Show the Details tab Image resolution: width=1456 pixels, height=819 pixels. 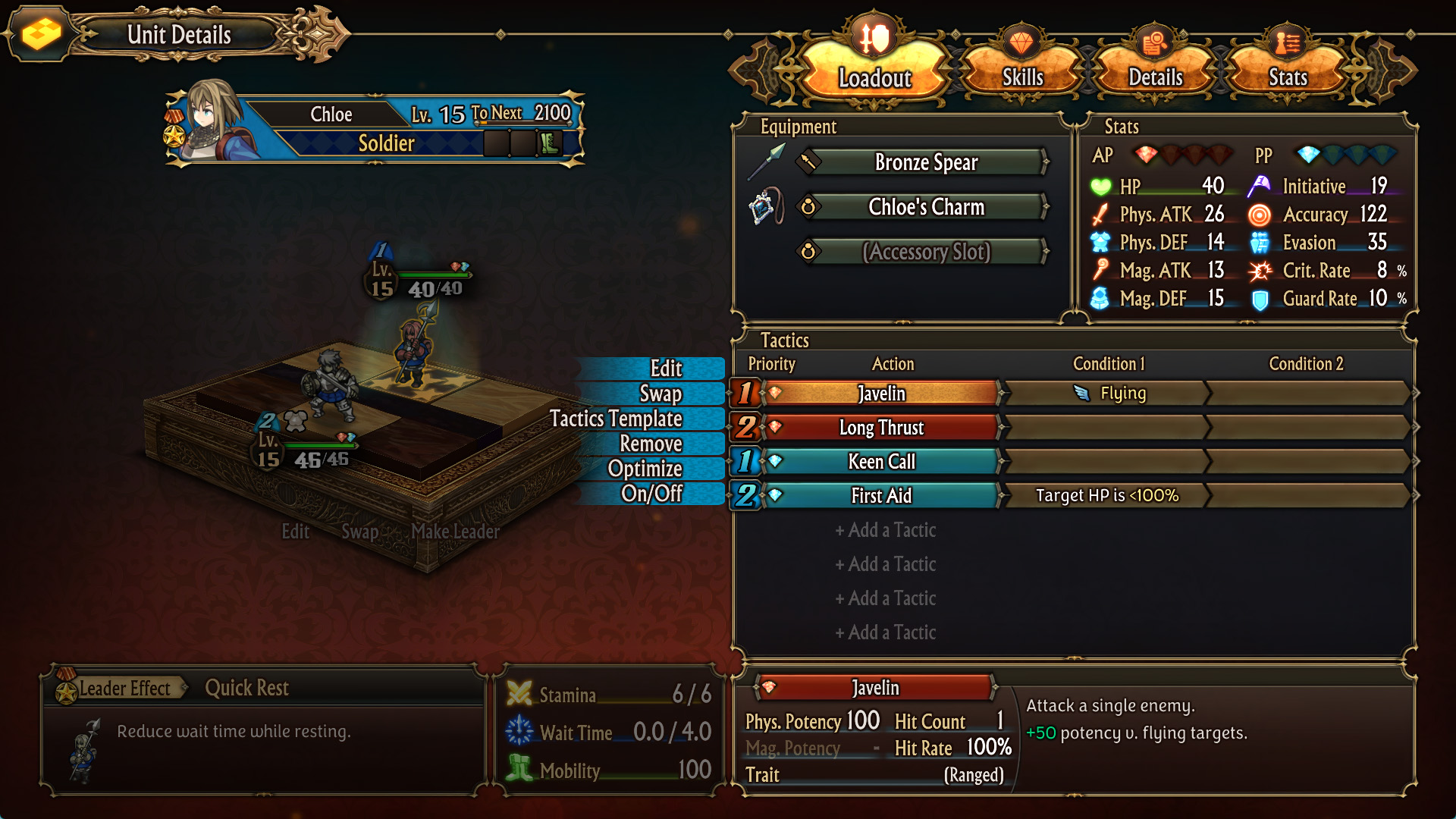click(1155, 77)
